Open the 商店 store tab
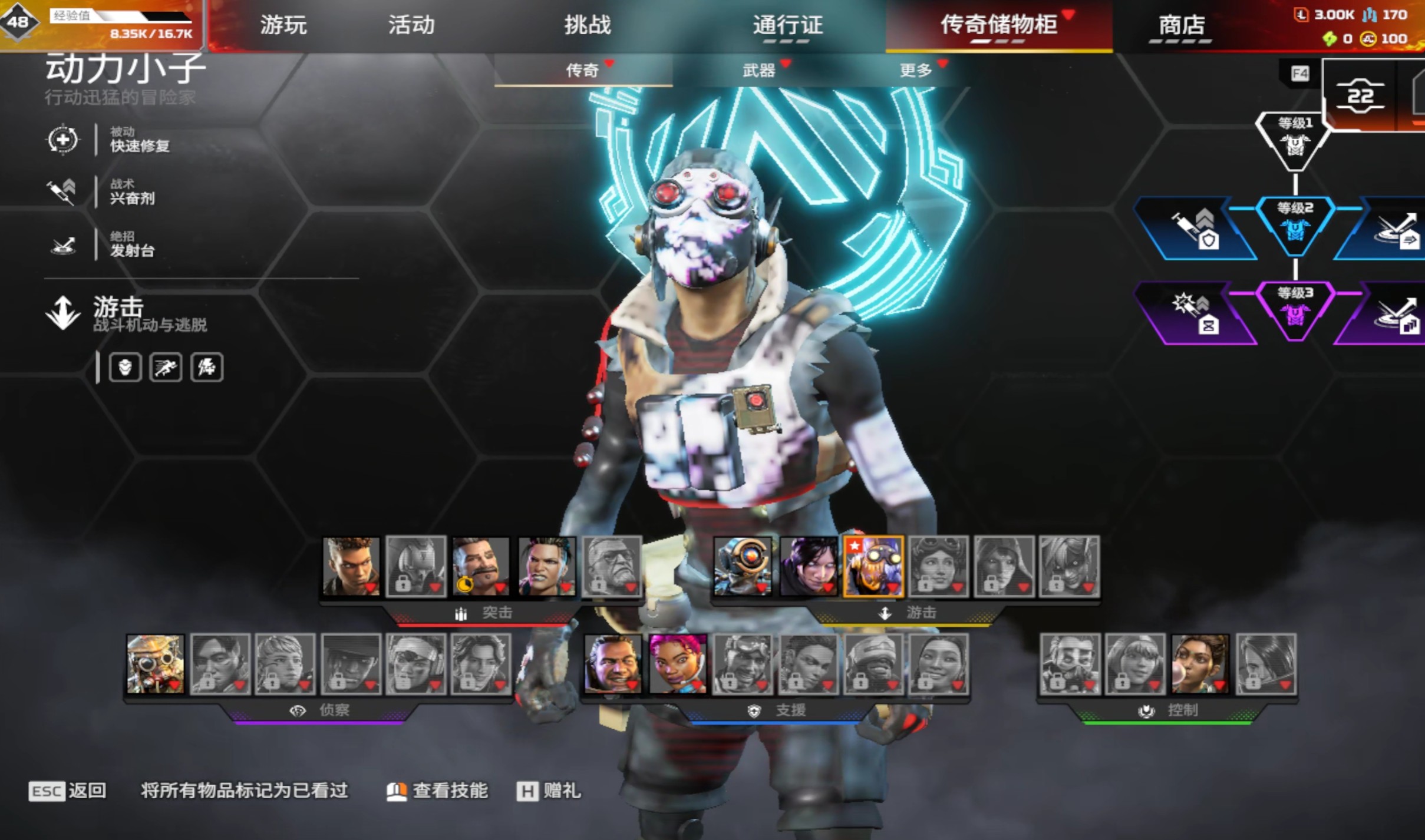Image resolution: width=1425 pixels, height=840 pixels. pos(1181,25)
